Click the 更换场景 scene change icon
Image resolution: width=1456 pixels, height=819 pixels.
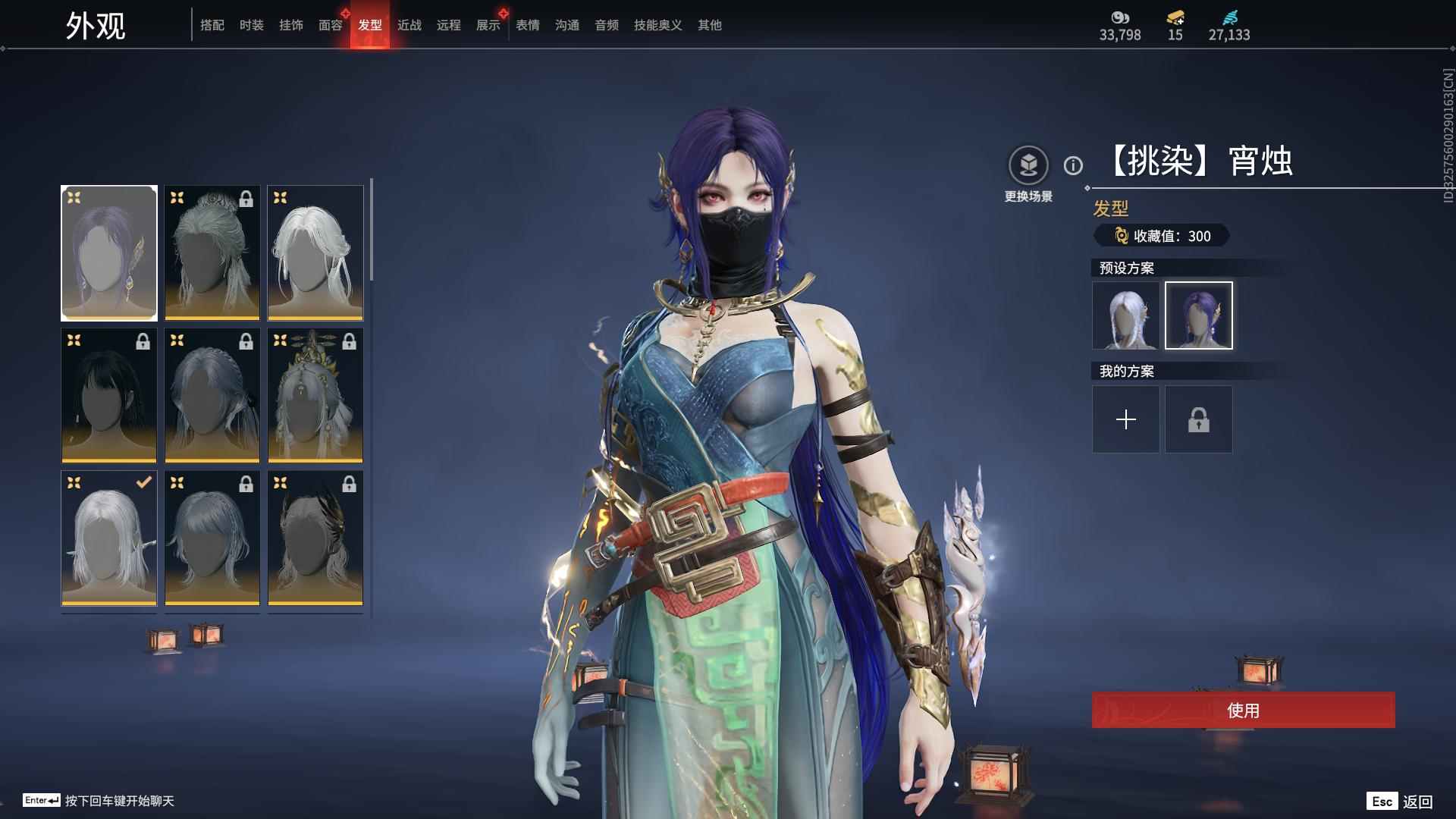[1028, 165]
